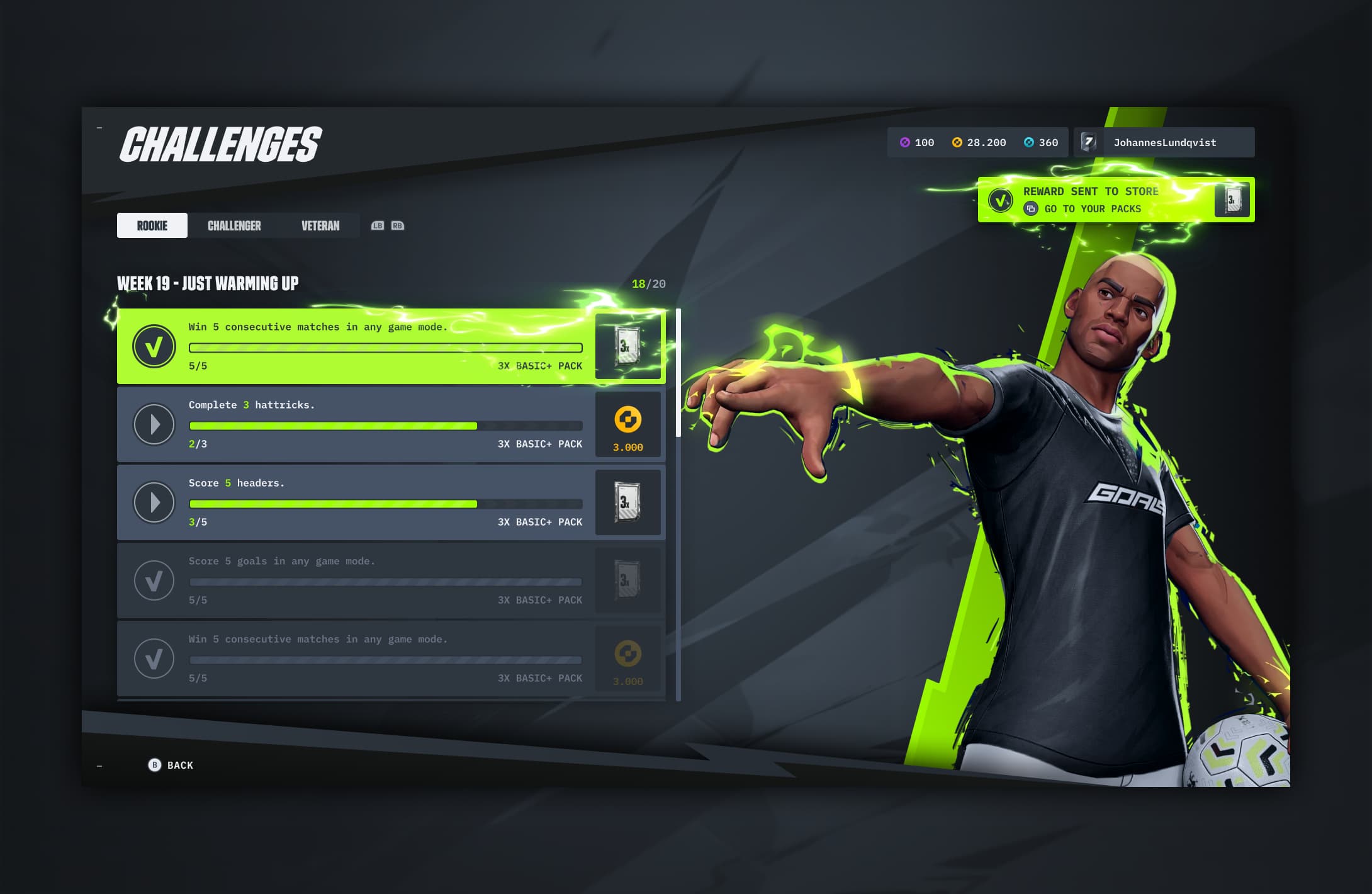Click the 3X pack icon on headers challenge

tap(627, 502)
